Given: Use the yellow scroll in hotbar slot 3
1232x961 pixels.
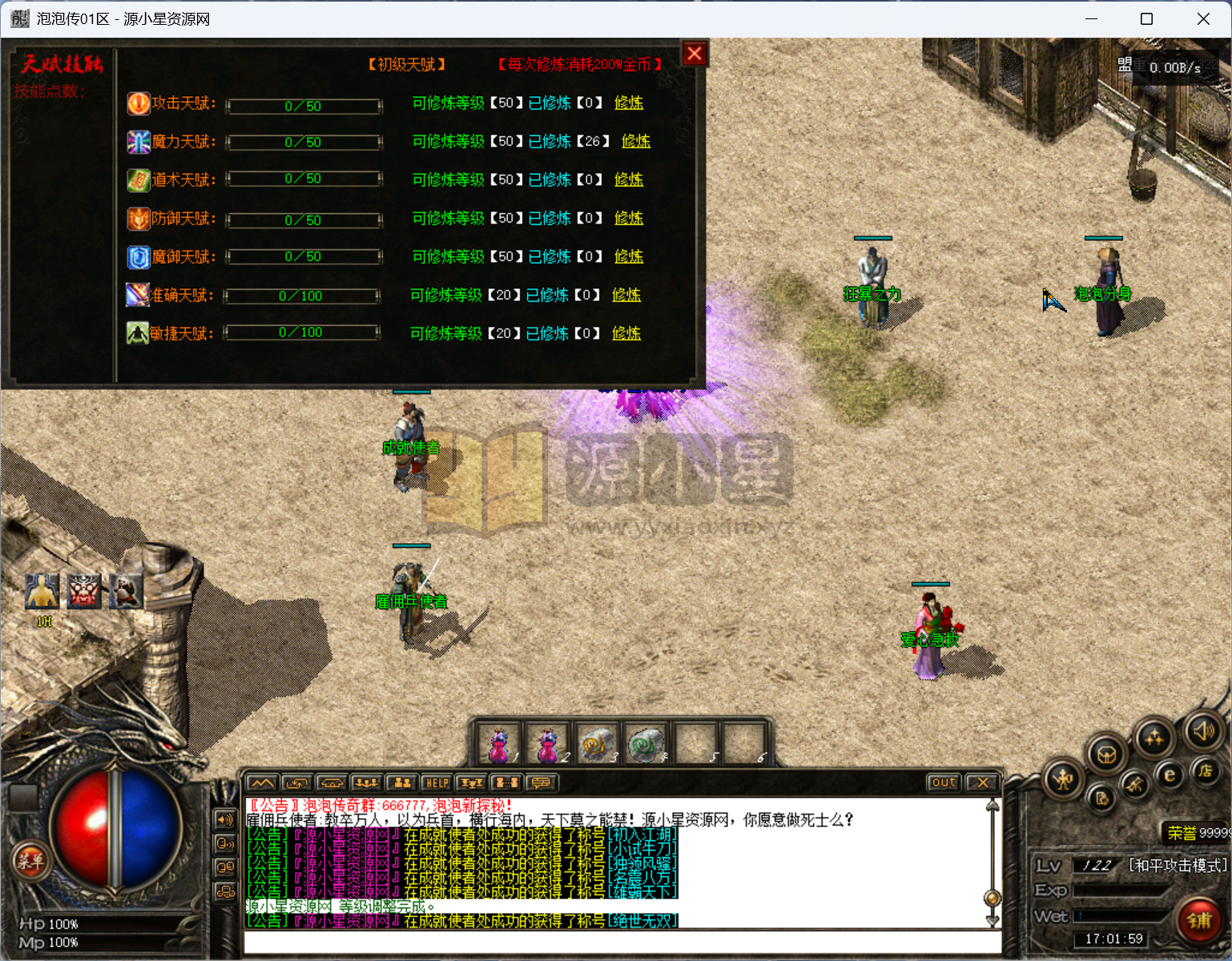Looking at the screenshot, I should [x=596, y=745].
